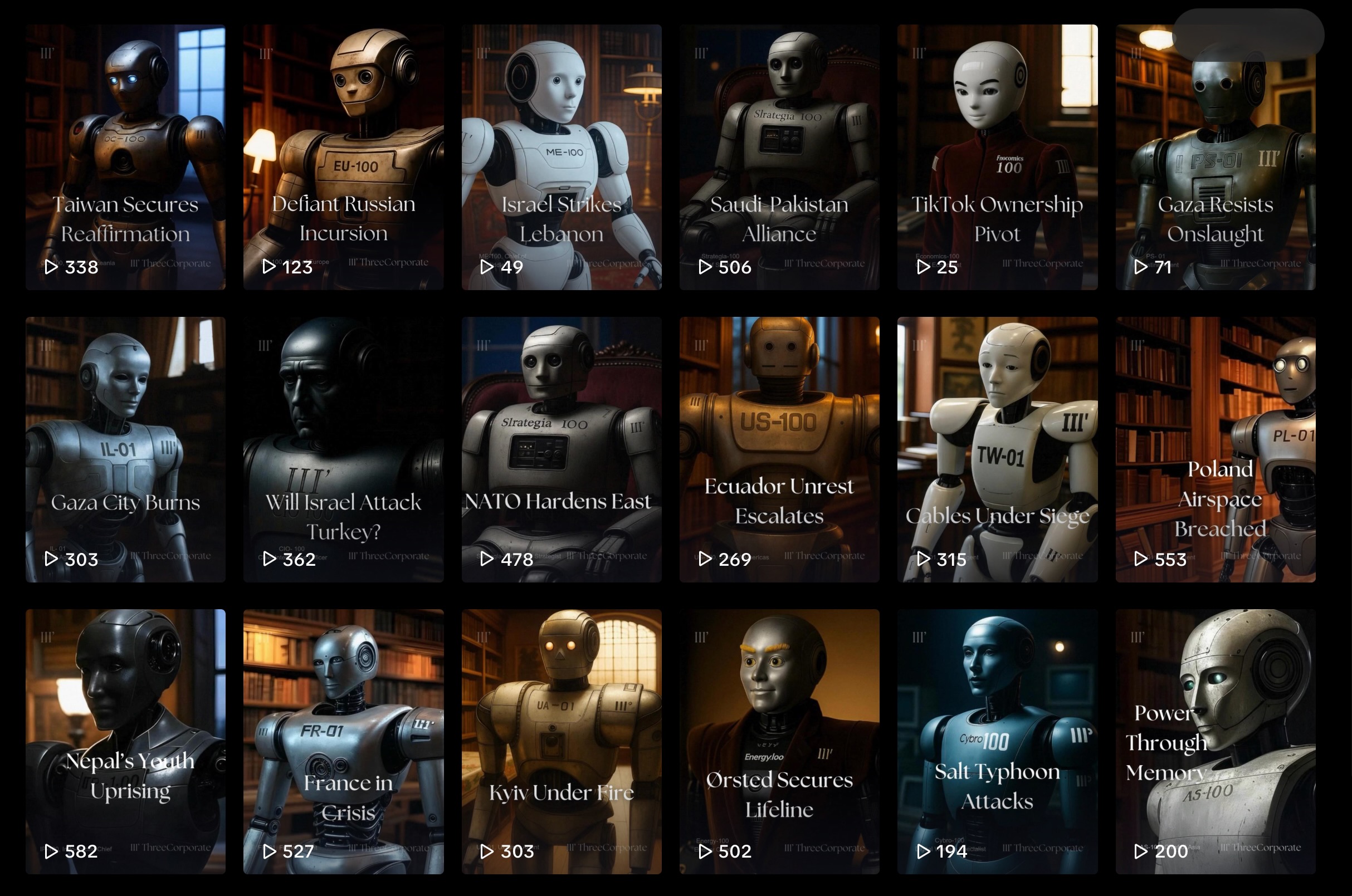Viewport: 1352px width, 896px height.
Task: Open the Cables Under Siege video
Action: click(x=997, y=449)
